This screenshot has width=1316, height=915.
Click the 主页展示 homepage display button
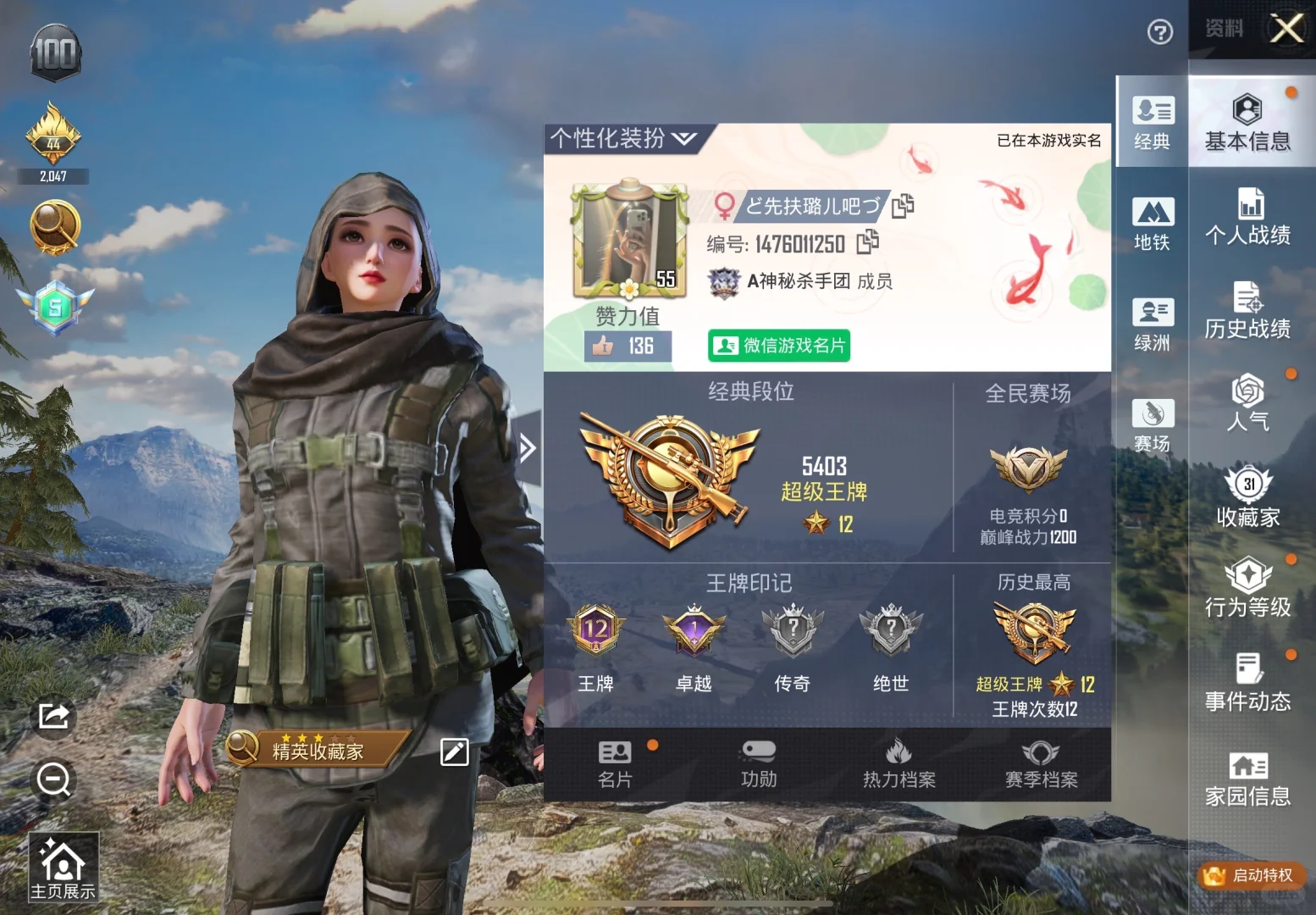point(64,866)
